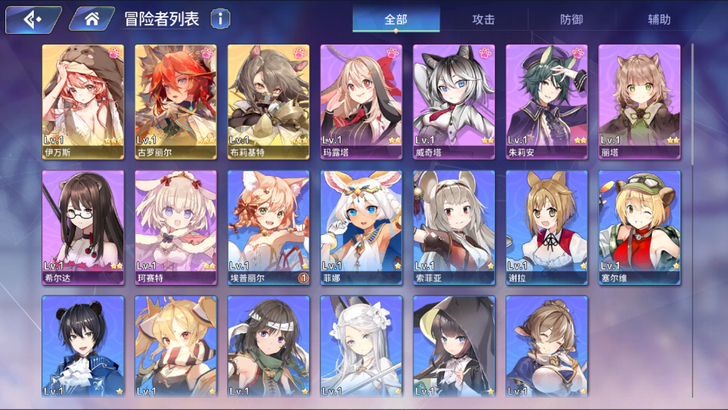Switch to the 攻击 tab

(484, 19)
